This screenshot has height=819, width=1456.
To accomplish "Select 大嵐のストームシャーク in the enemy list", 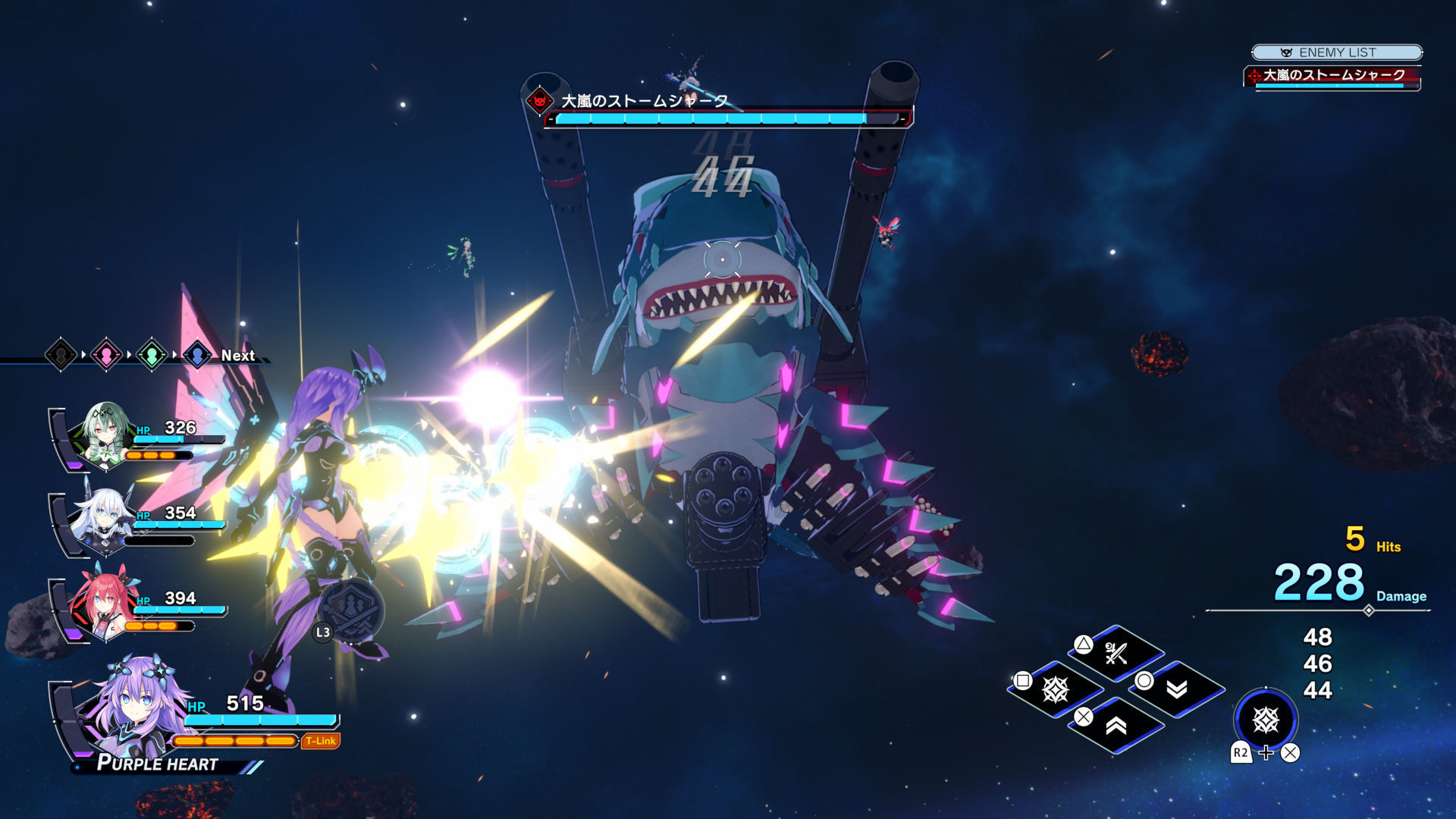I will tap(1332, 76).
